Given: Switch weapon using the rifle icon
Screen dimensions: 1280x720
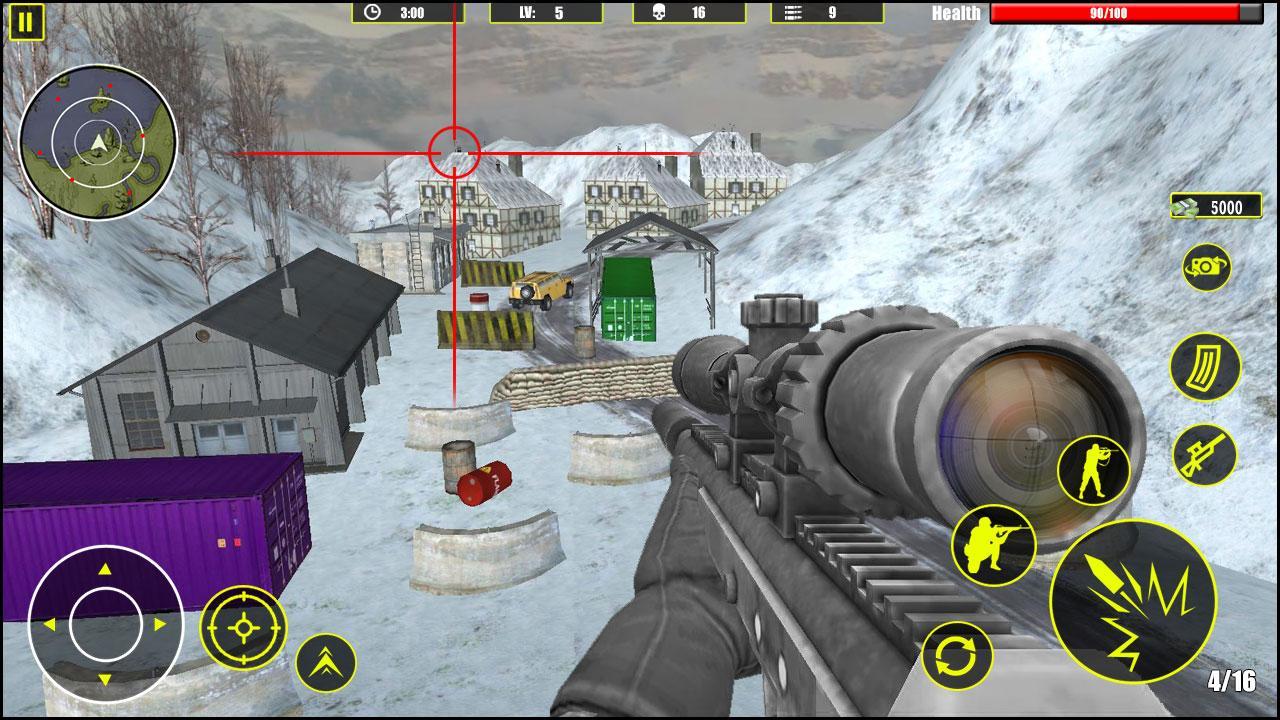Looking at the screenshot, I should pyautogui.click(x=1204, y=455).
